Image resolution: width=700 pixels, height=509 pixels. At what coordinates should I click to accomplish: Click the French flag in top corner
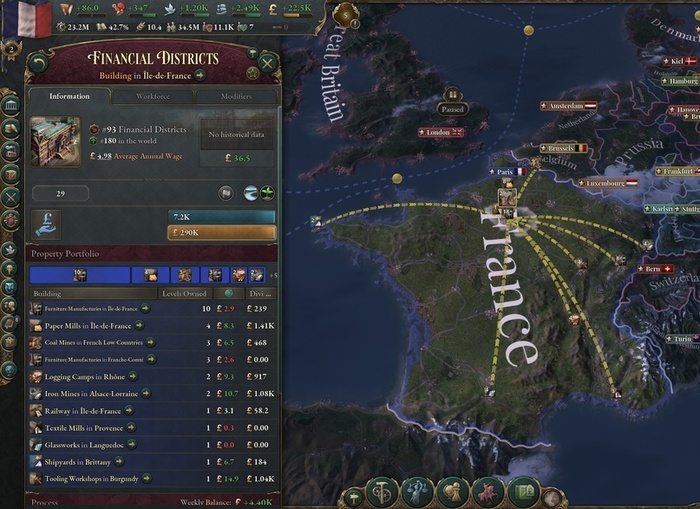pyautogui.click(x=35, y=18)
